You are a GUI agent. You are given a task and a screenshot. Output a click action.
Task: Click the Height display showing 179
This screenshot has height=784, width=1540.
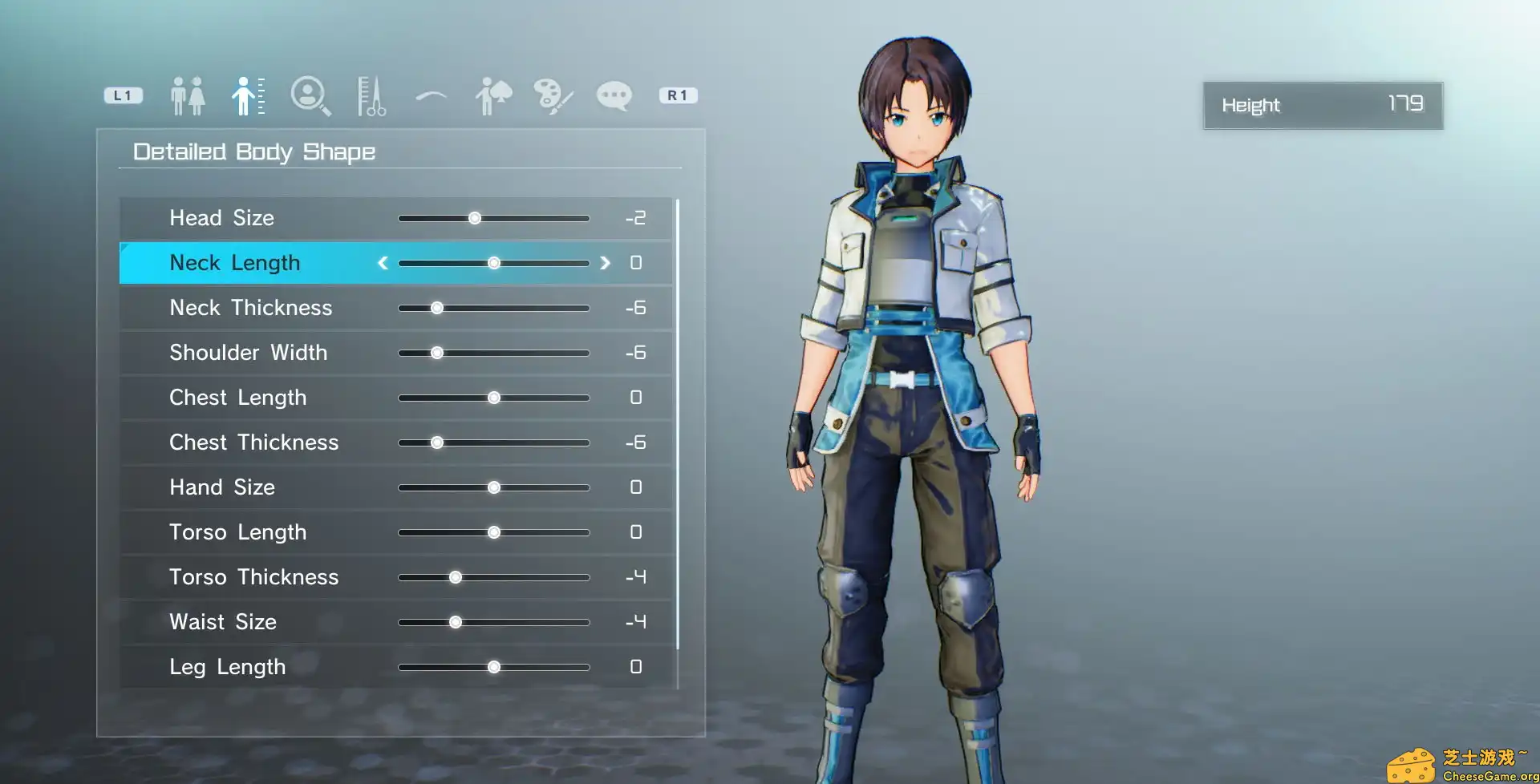click(1322, 105)
